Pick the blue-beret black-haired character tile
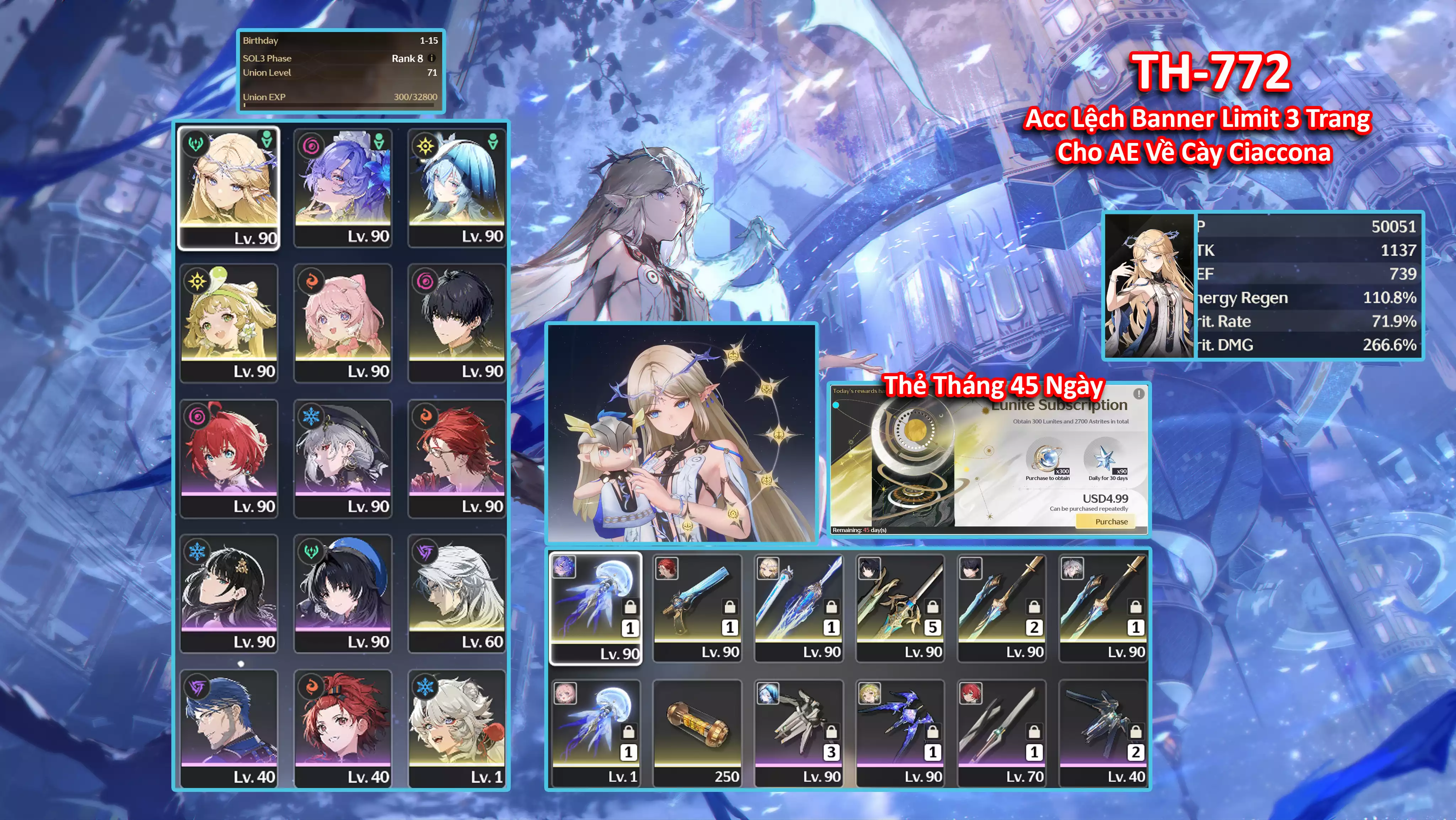 (343, 593)
